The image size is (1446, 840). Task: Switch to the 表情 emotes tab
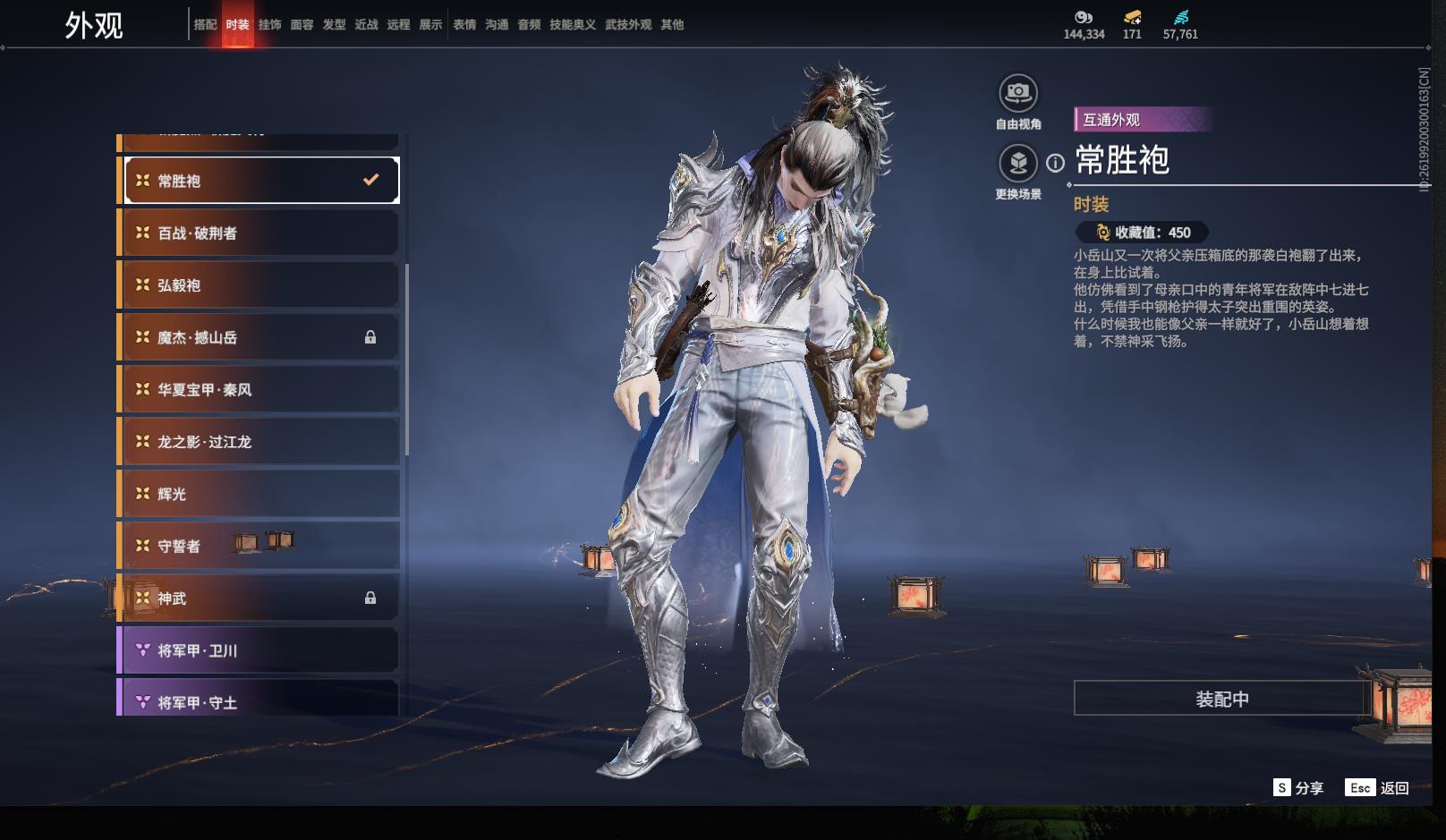[464, 25]
